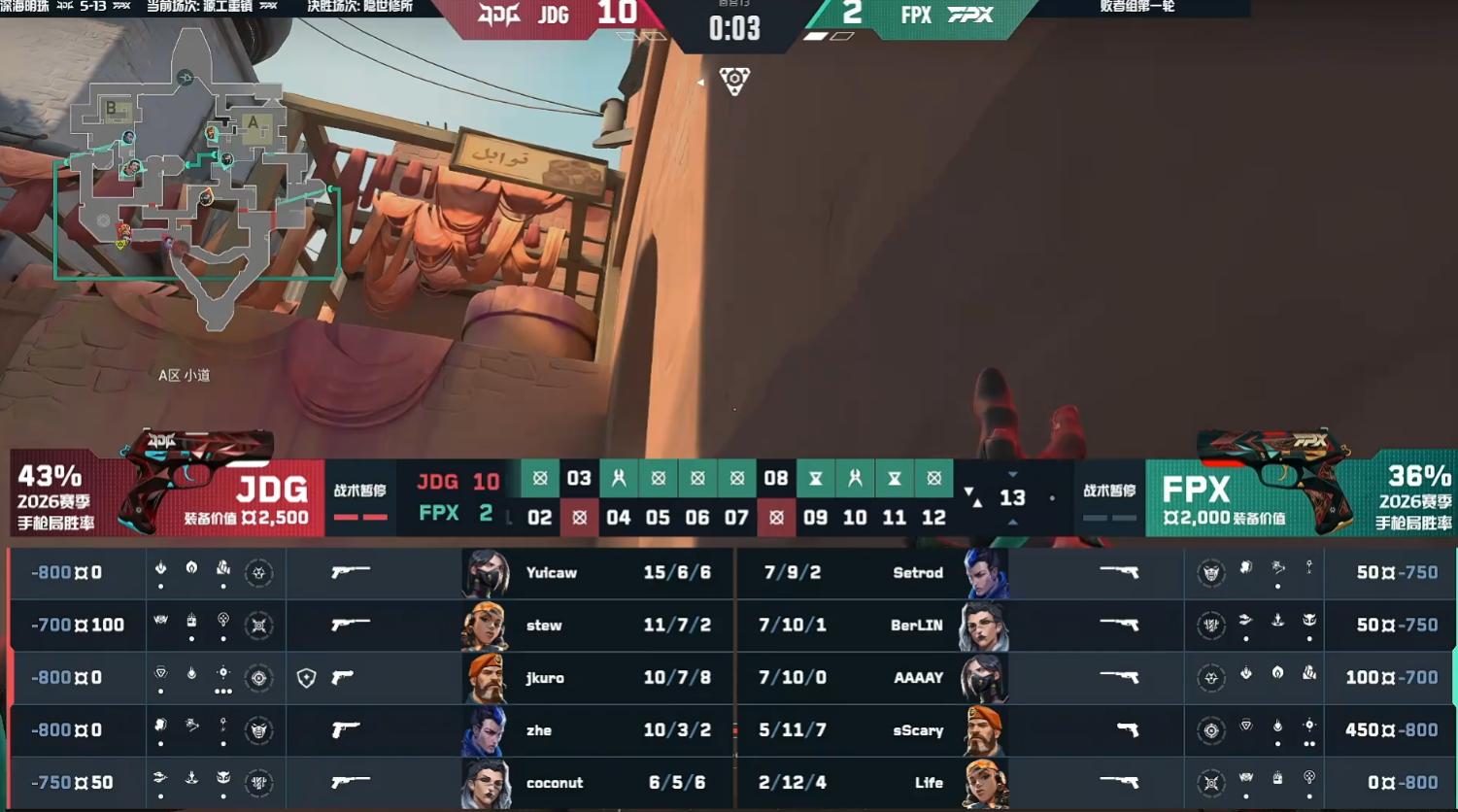This screenshot has width=1458, height=812.
Task: Click the minimap in the top-left corner
Action: 194,180
